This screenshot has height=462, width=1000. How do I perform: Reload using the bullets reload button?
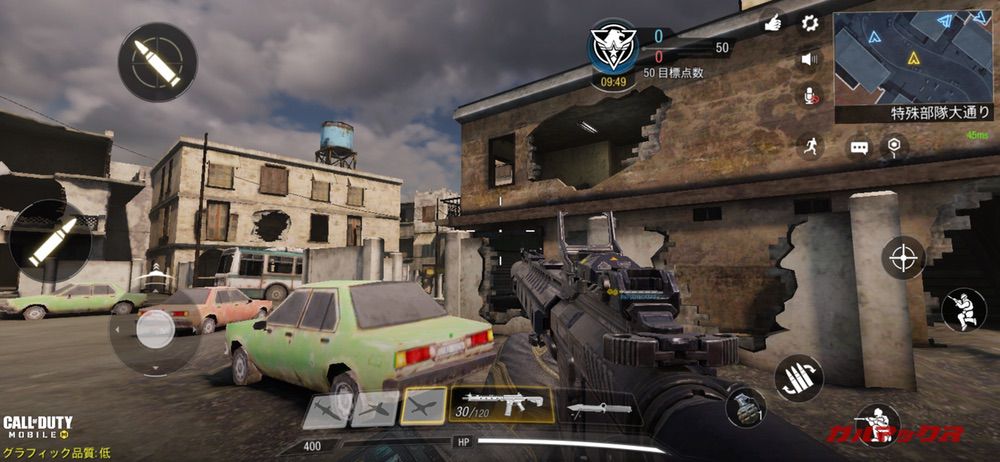[x=798, y=379]
